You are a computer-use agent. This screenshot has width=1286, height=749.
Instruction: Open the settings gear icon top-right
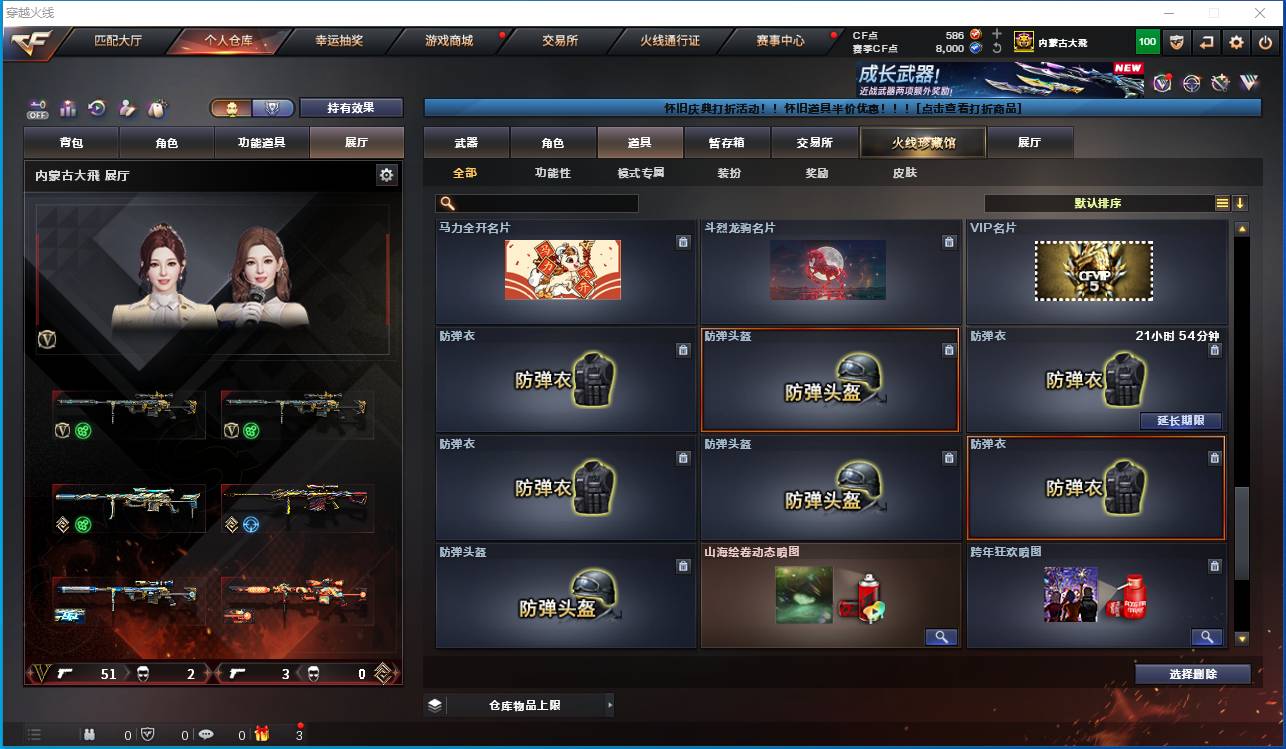[1235, 42]
